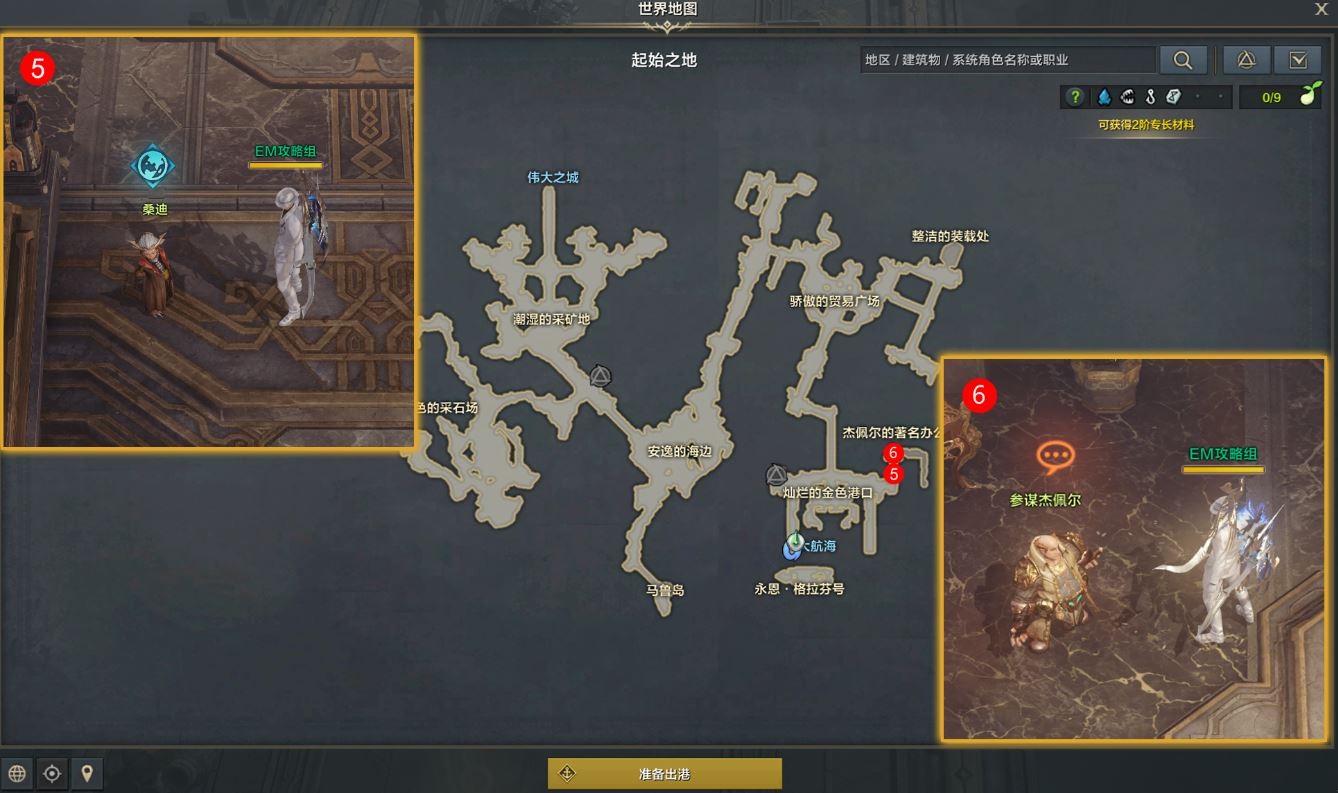Viewport: 1338px width, 793px height.
Task: Click the 准备出港 set sail button
Action: point(664,773)
